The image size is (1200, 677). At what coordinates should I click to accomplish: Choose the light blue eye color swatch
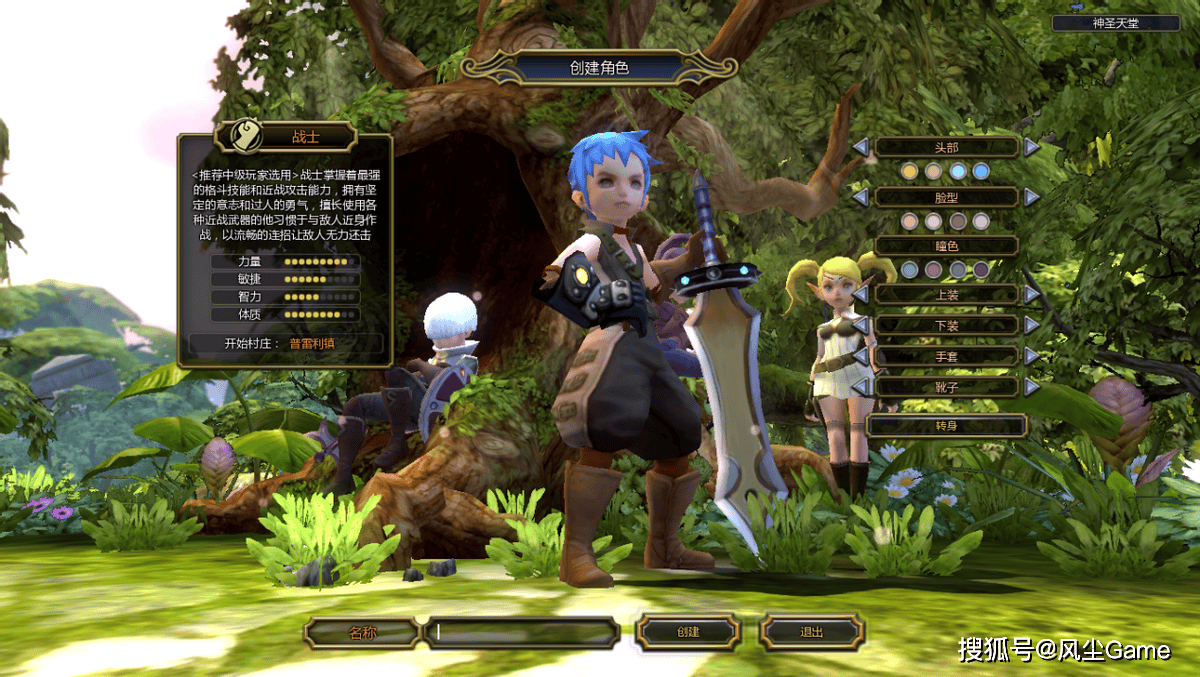[909, 269]
